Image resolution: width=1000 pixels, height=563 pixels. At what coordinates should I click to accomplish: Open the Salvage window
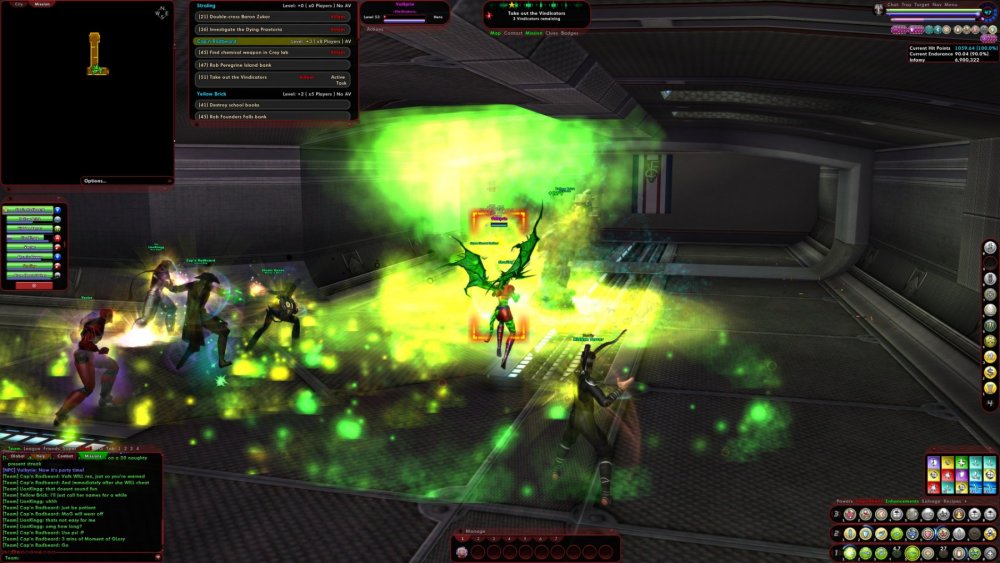click(931, 501)
